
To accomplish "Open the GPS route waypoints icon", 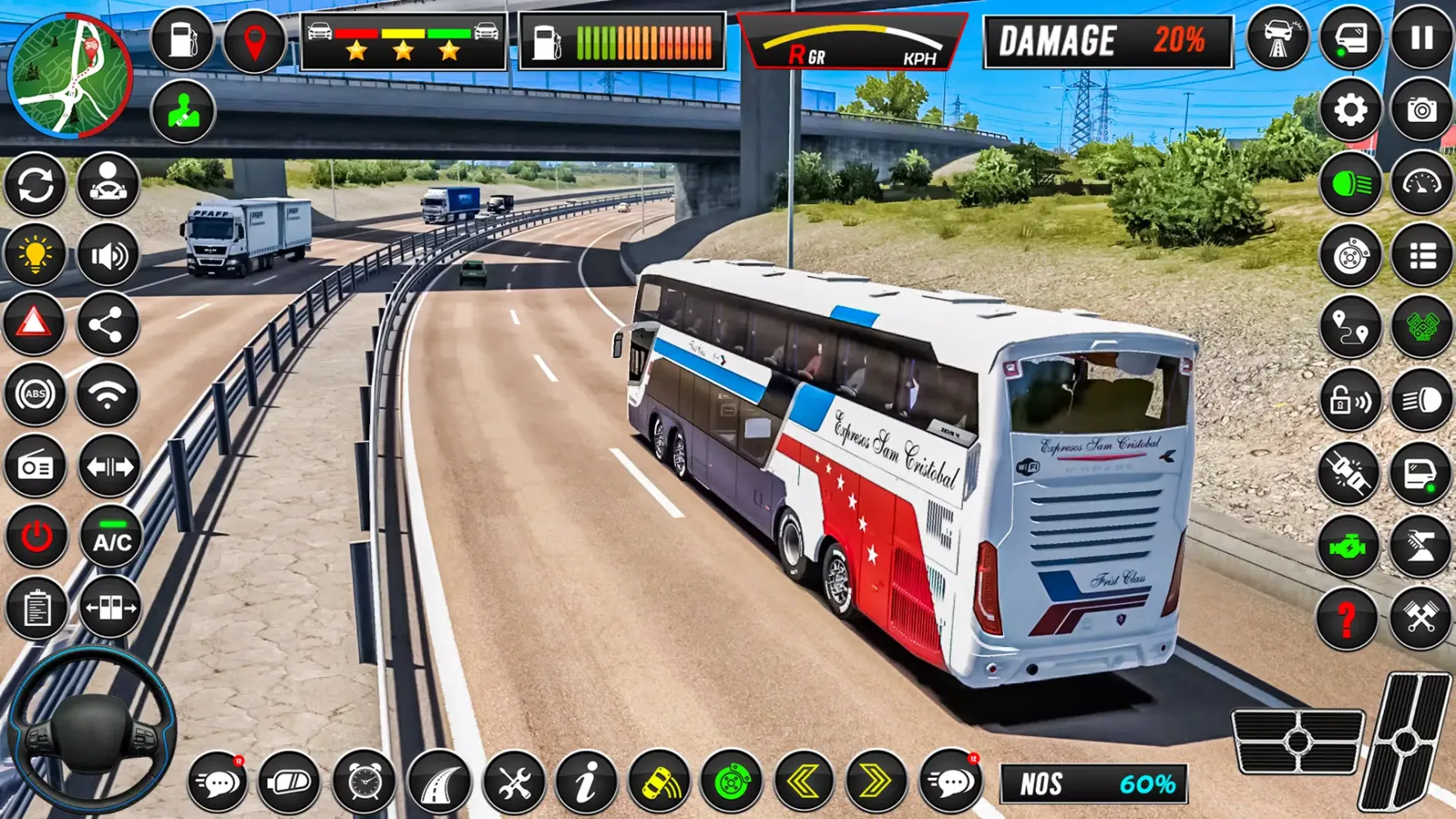I will [x=1350, y=327].
